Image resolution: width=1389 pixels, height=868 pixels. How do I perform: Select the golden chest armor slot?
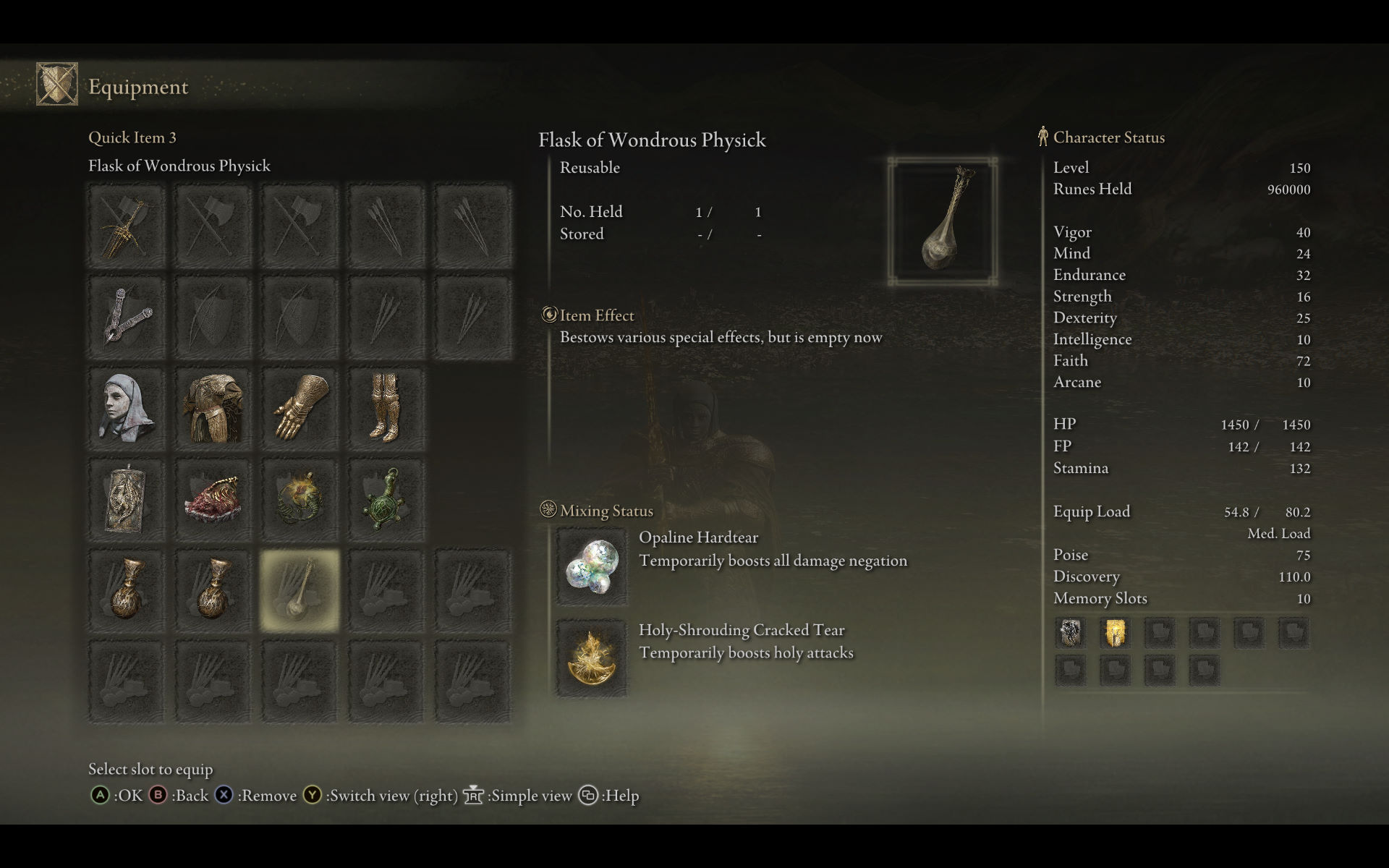tap(213, 409)
